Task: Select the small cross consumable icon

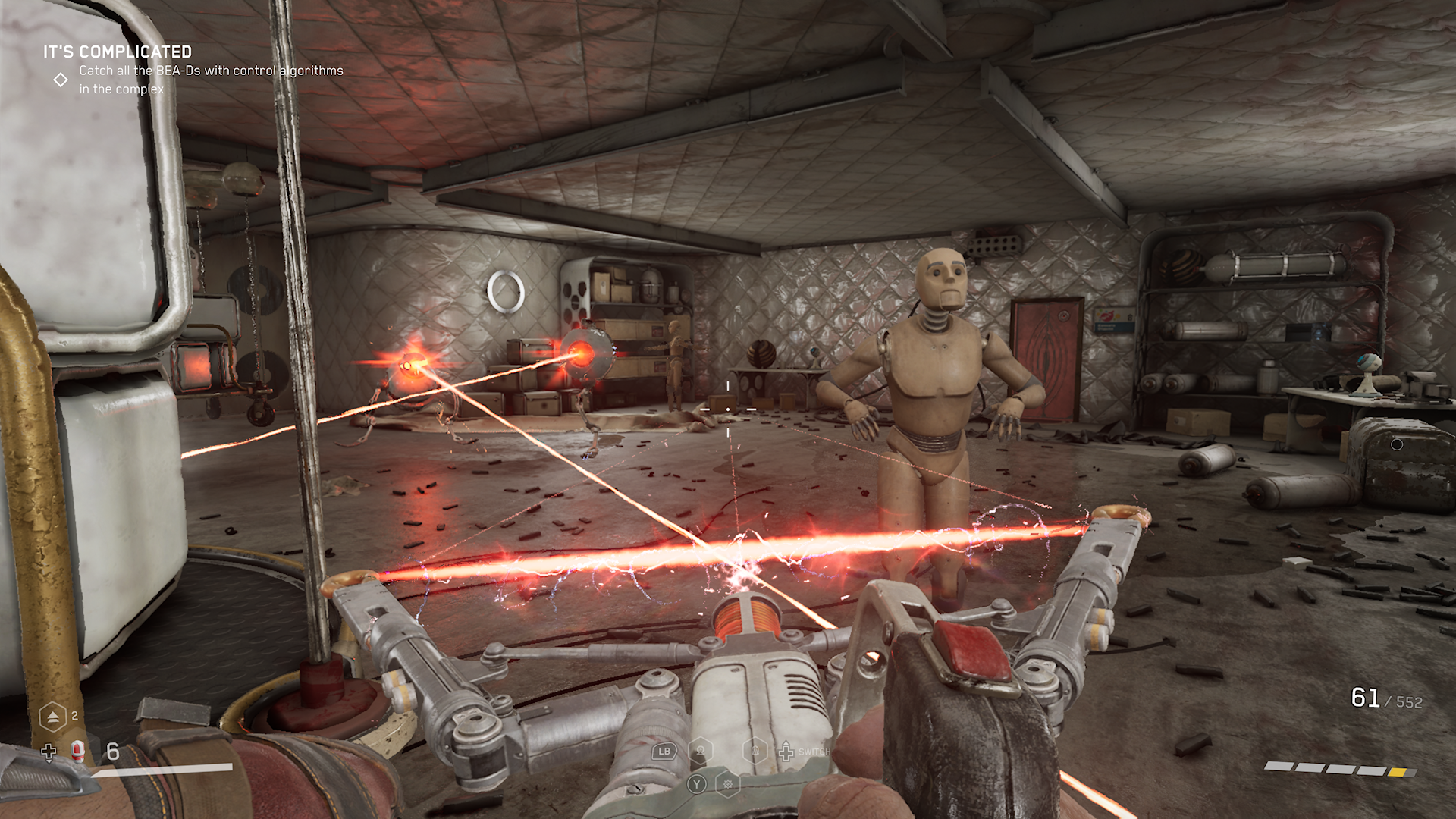Action: [x=49, y=753]
